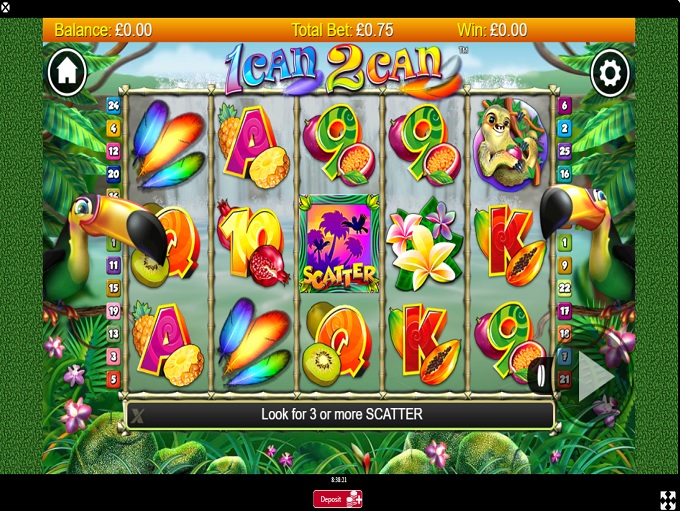Viewport: 680px width, 511px height.
Task: Close the game with the top-left X
Action: coord(6,7)
